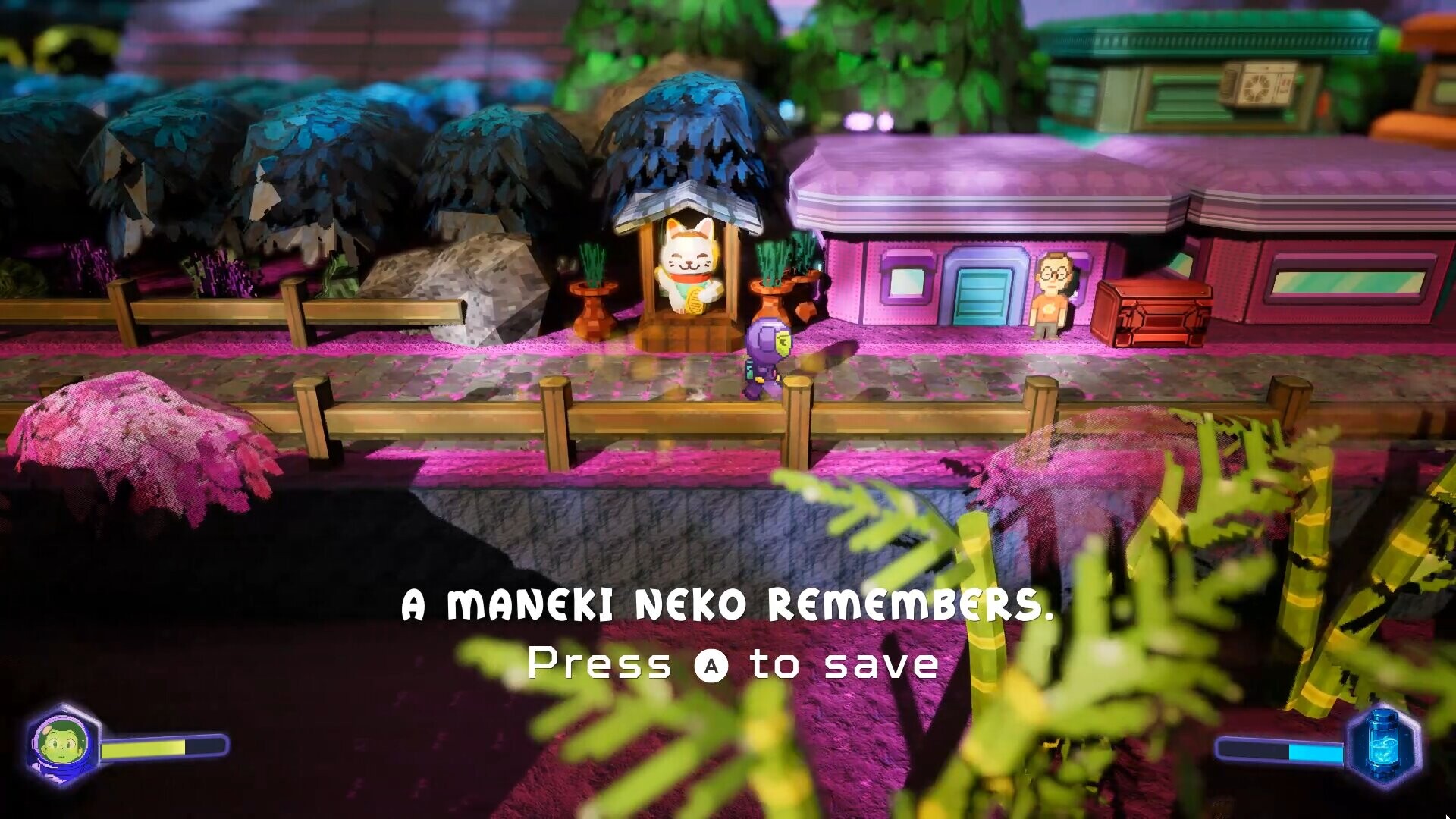Click the A button glyph in the save prompt

[x=713, y=667]
